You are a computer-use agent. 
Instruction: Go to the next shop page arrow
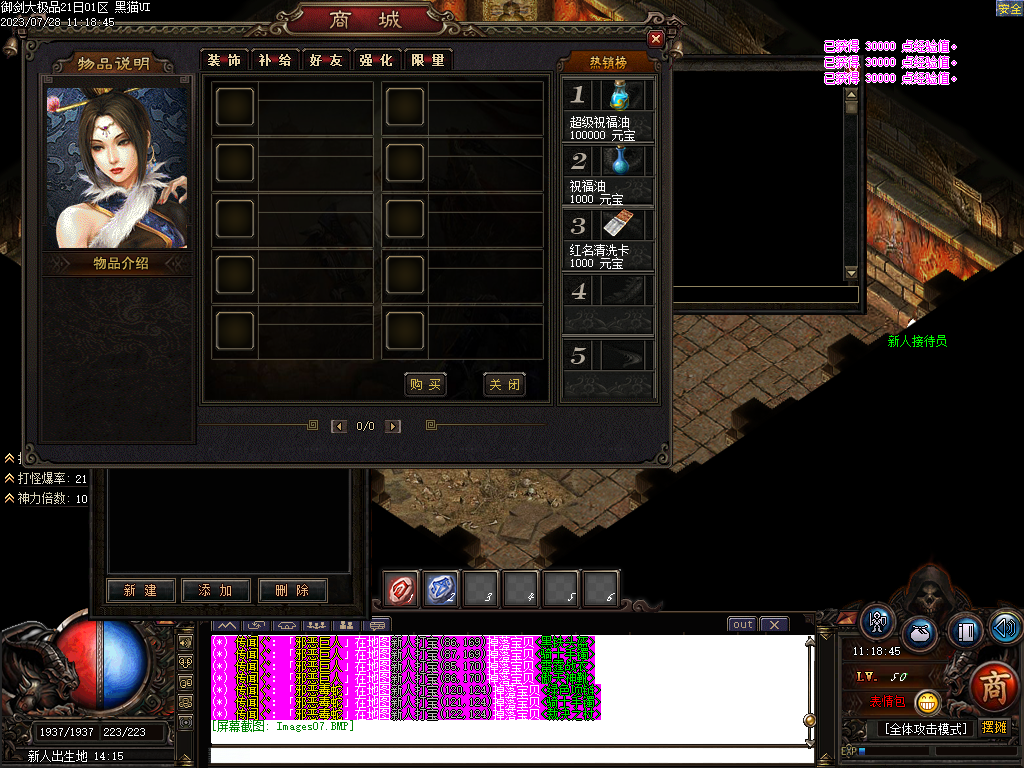point(393,426)
